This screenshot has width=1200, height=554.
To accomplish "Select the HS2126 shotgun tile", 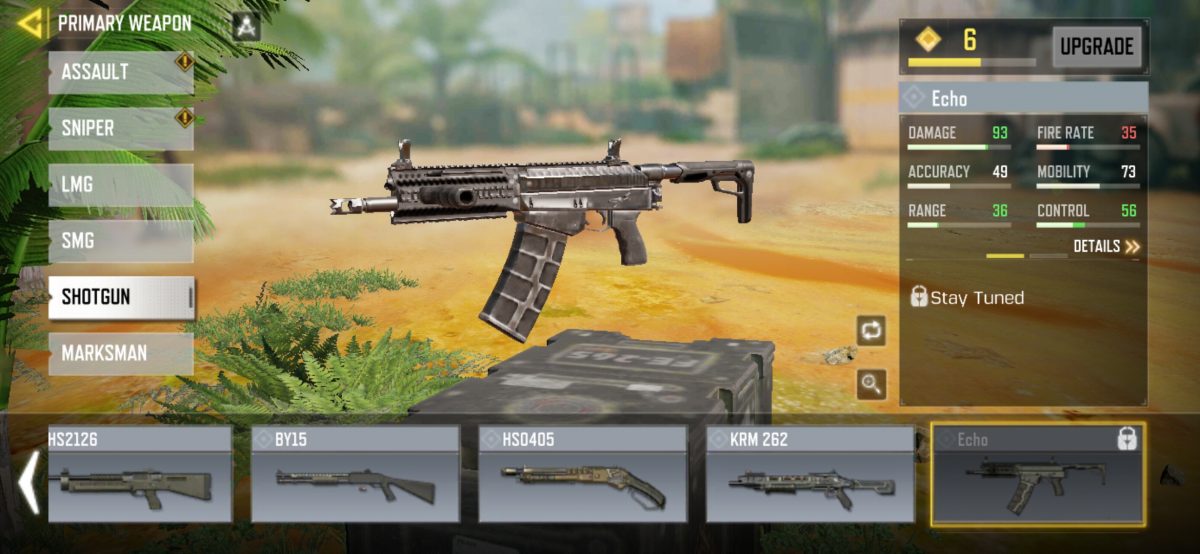I will pos(139,475).
